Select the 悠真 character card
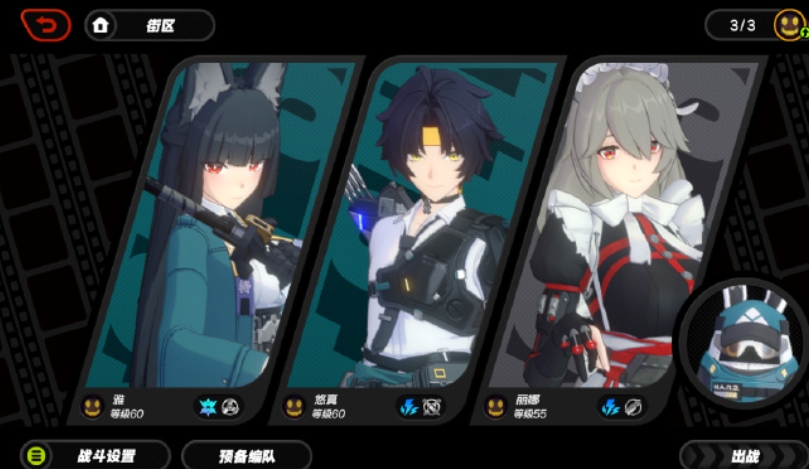809x469 pixels. coord(425,230)
